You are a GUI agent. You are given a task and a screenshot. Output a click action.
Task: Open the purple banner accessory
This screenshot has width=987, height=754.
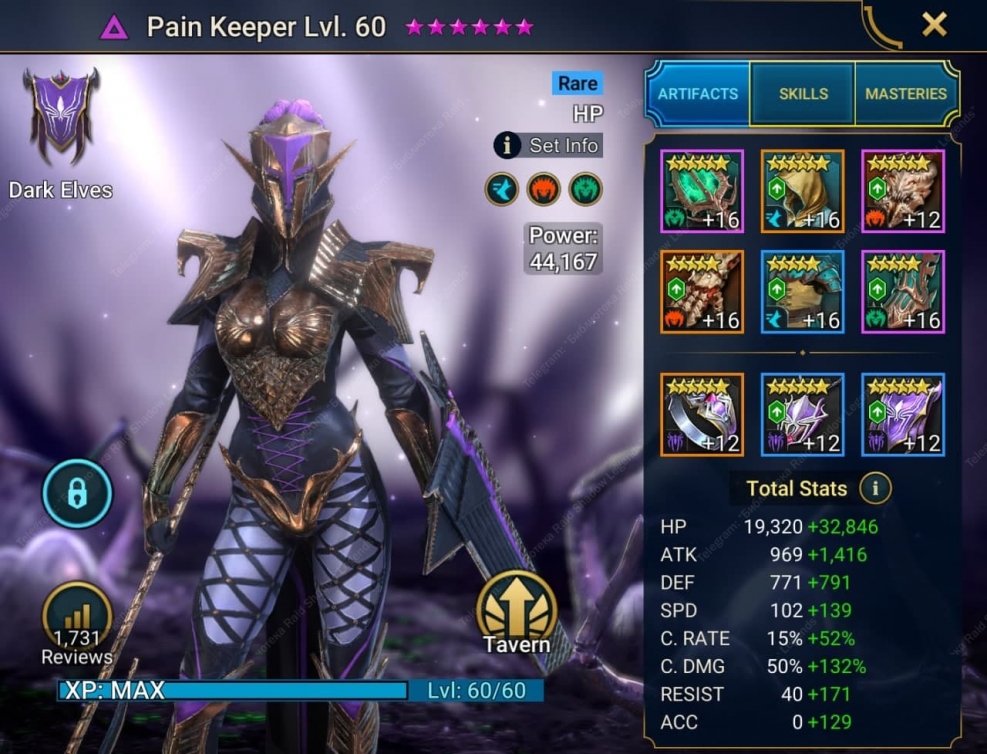coord(903,414)
